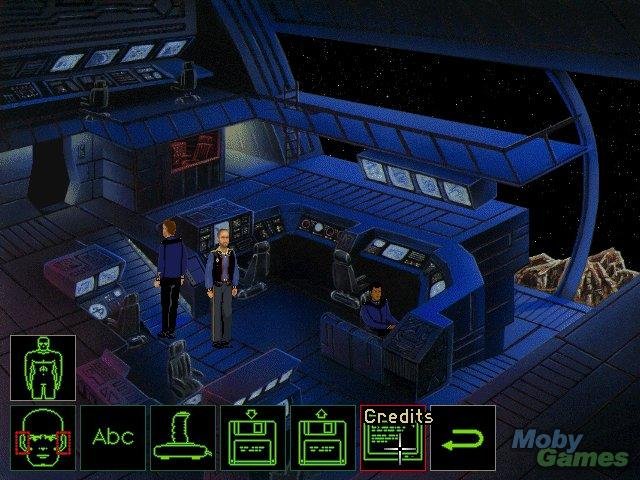Select the head with highlighted ears icon
Viewport: 640px width, 480px height.
tap(42, 437)
